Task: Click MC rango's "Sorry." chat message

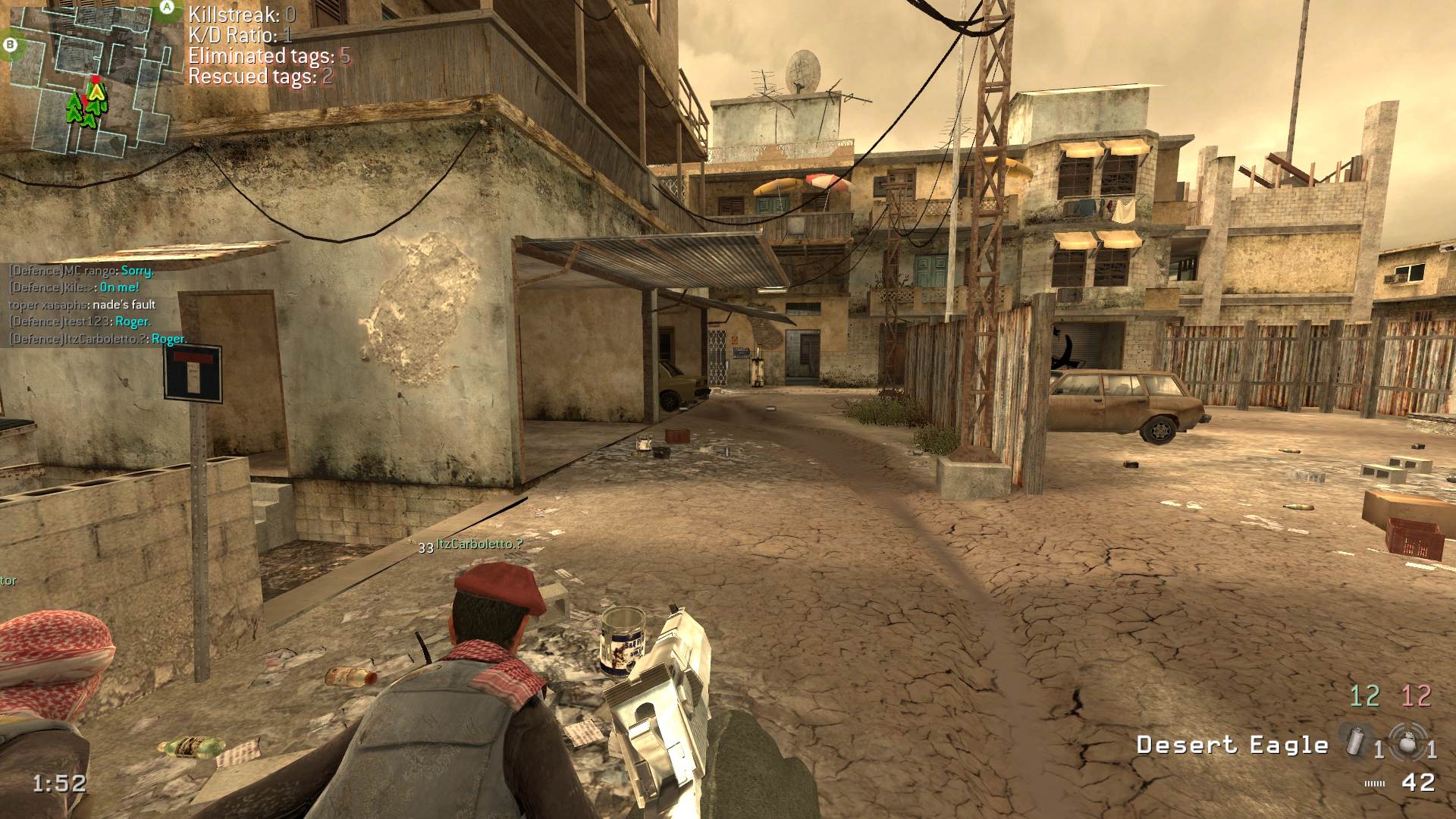Action: pos(137,271)
